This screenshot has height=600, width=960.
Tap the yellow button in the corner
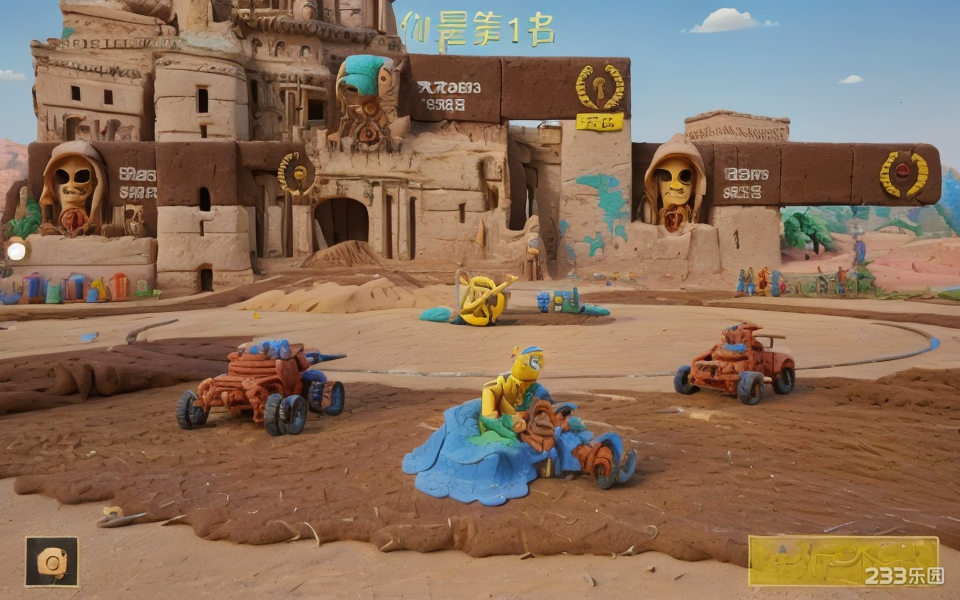tap(843, 561)
